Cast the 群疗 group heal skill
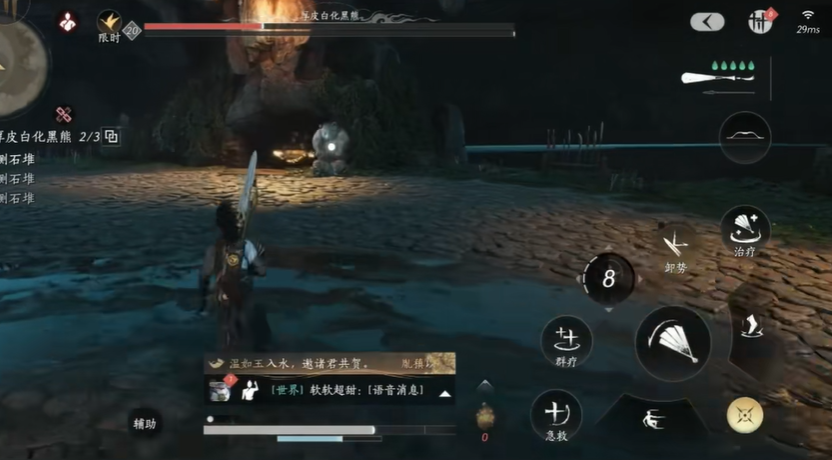This screenshot has height=460, width=832. click(x=567, y=340)
